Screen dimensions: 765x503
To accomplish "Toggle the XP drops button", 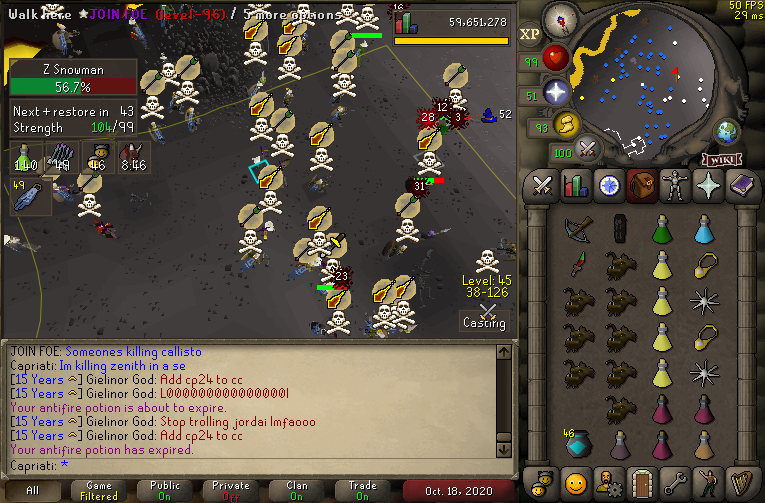I will pos(530,34).
